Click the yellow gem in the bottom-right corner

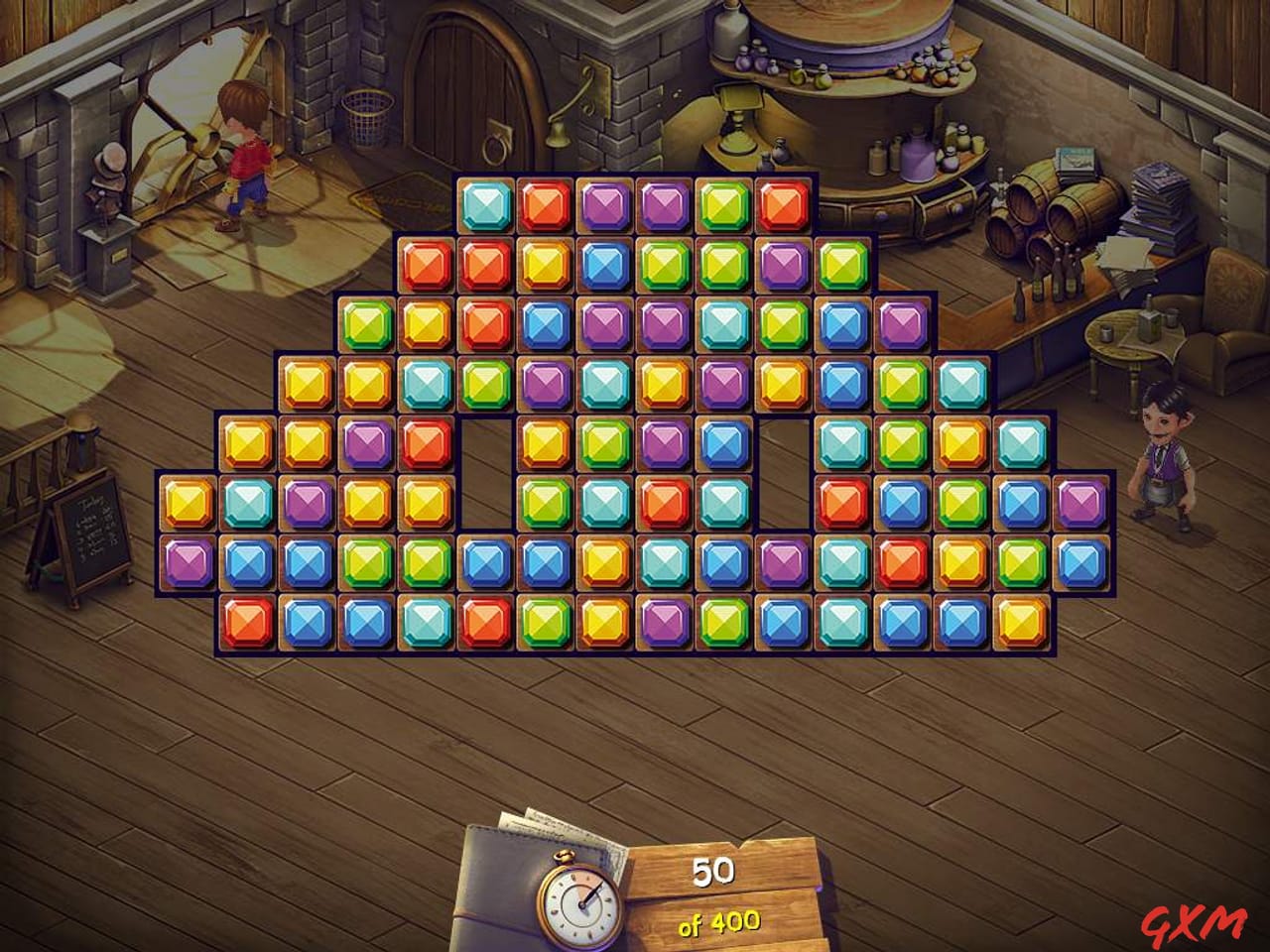(x=1019, y=624)
